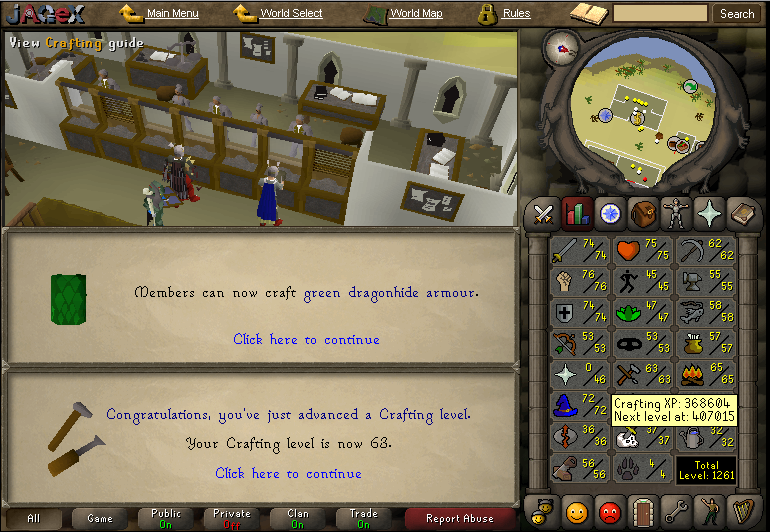Choose the Firemaking skill showing 65
The height and width of the screenshot is (532, 770).
pos(706,375)
